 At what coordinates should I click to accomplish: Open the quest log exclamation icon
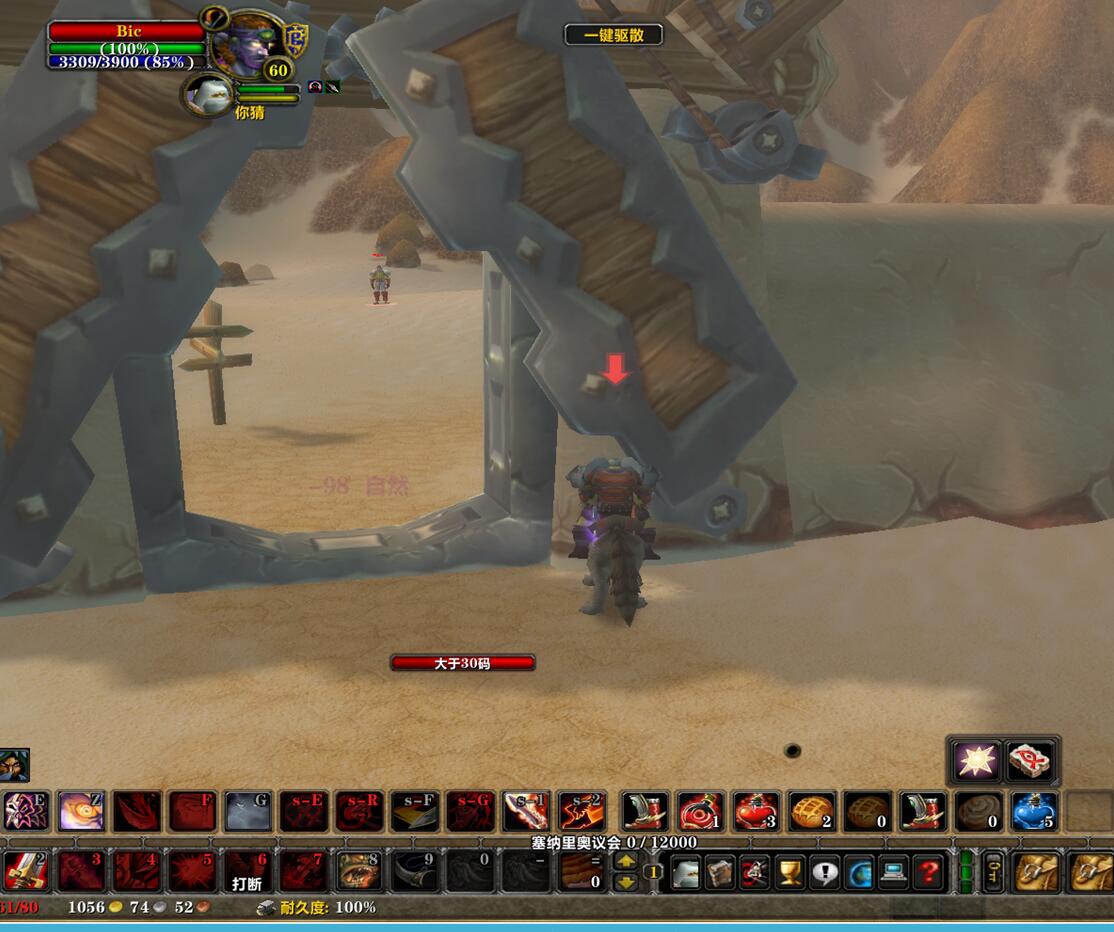(824, 872)
